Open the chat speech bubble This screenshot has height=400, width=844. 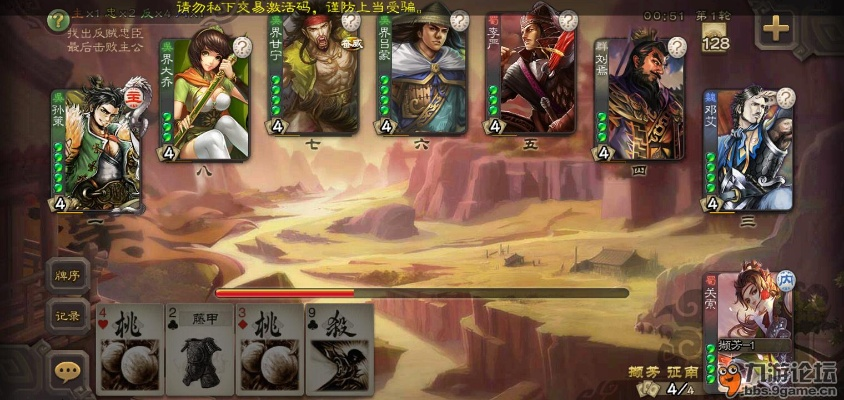point(68,371)
